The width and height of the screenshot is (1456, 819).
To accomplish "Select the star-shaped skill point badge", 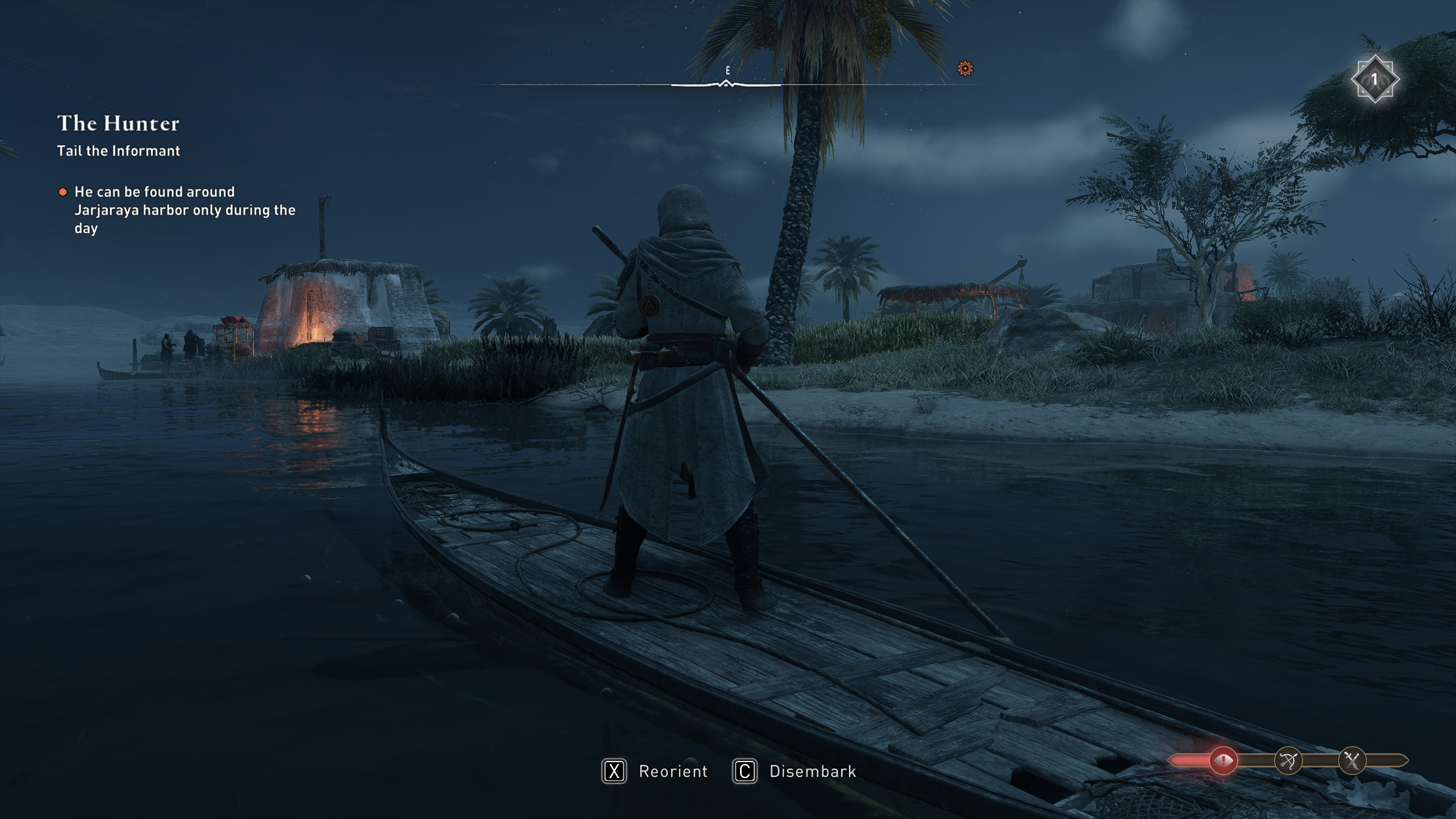I will click(1374, 79).
